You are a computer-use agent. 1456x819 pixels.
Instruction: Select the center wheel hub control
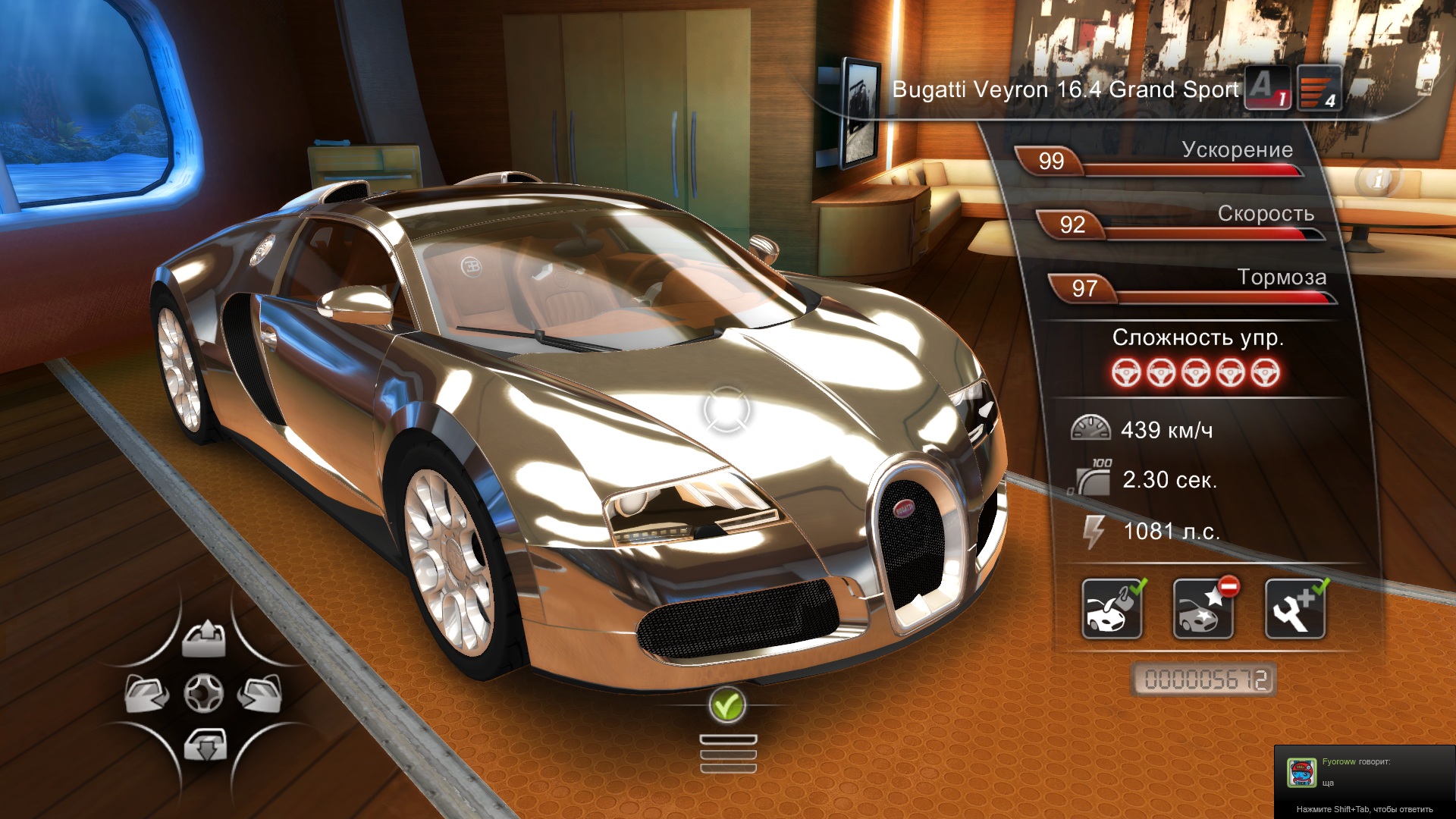tap(204, 693)
